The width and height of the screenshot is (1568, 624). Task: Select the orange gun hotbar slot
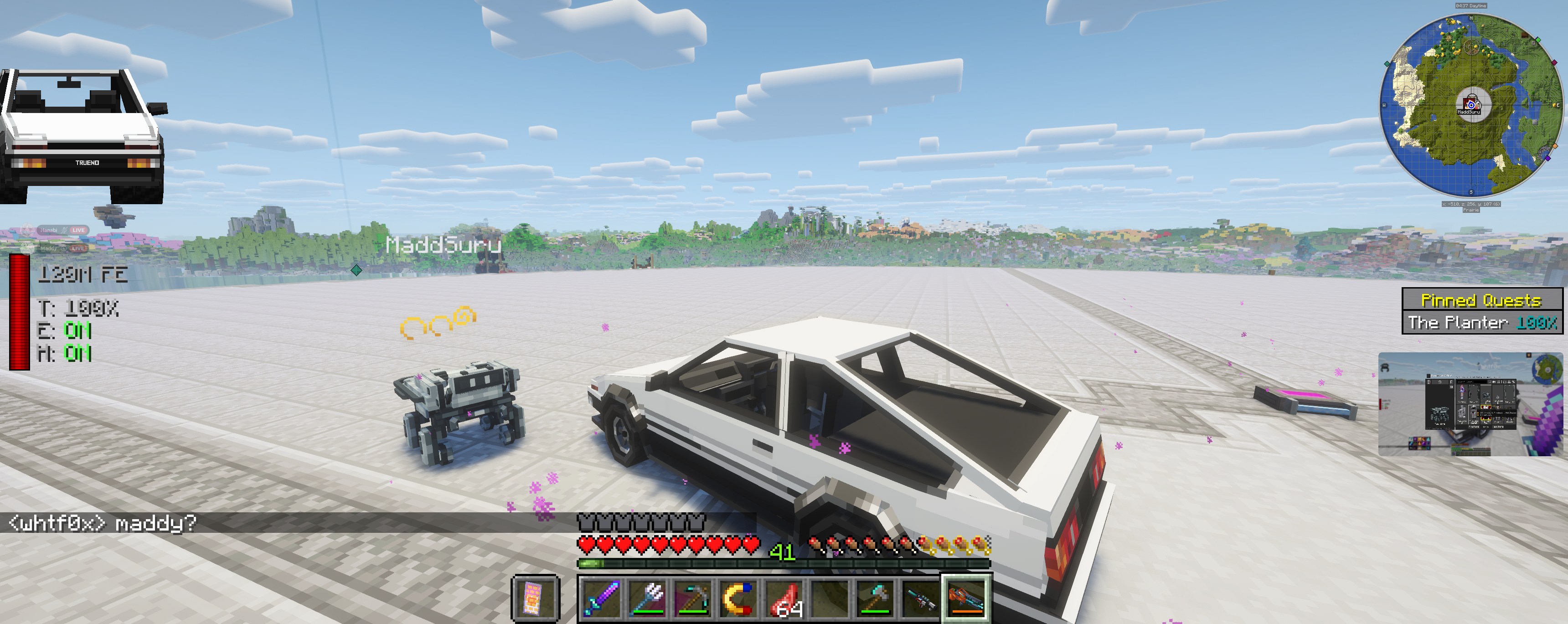pos(967,598)
